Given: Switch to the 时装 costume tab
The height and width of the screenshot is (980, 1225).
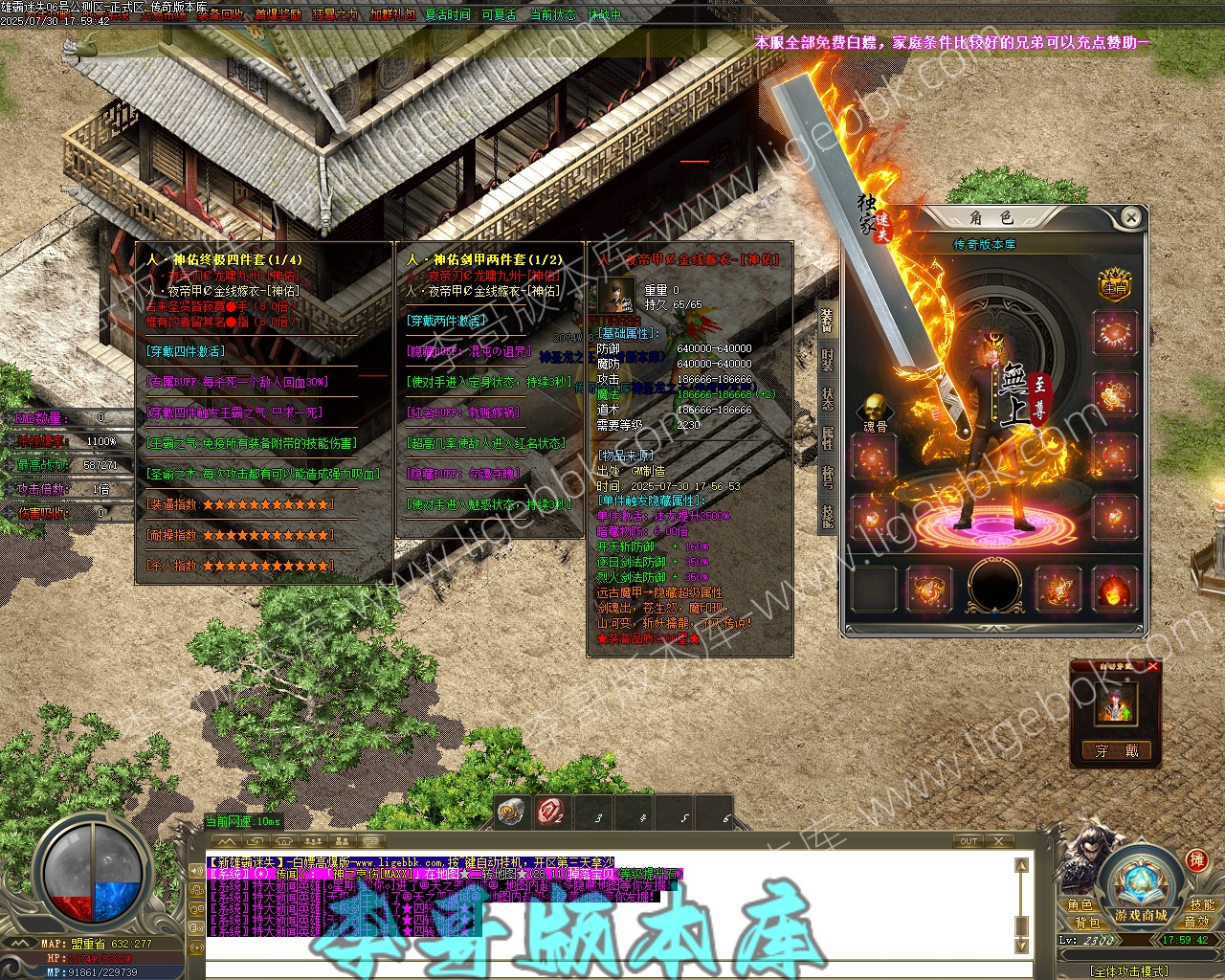Looking at the screenshot, I should click(827, 359).
